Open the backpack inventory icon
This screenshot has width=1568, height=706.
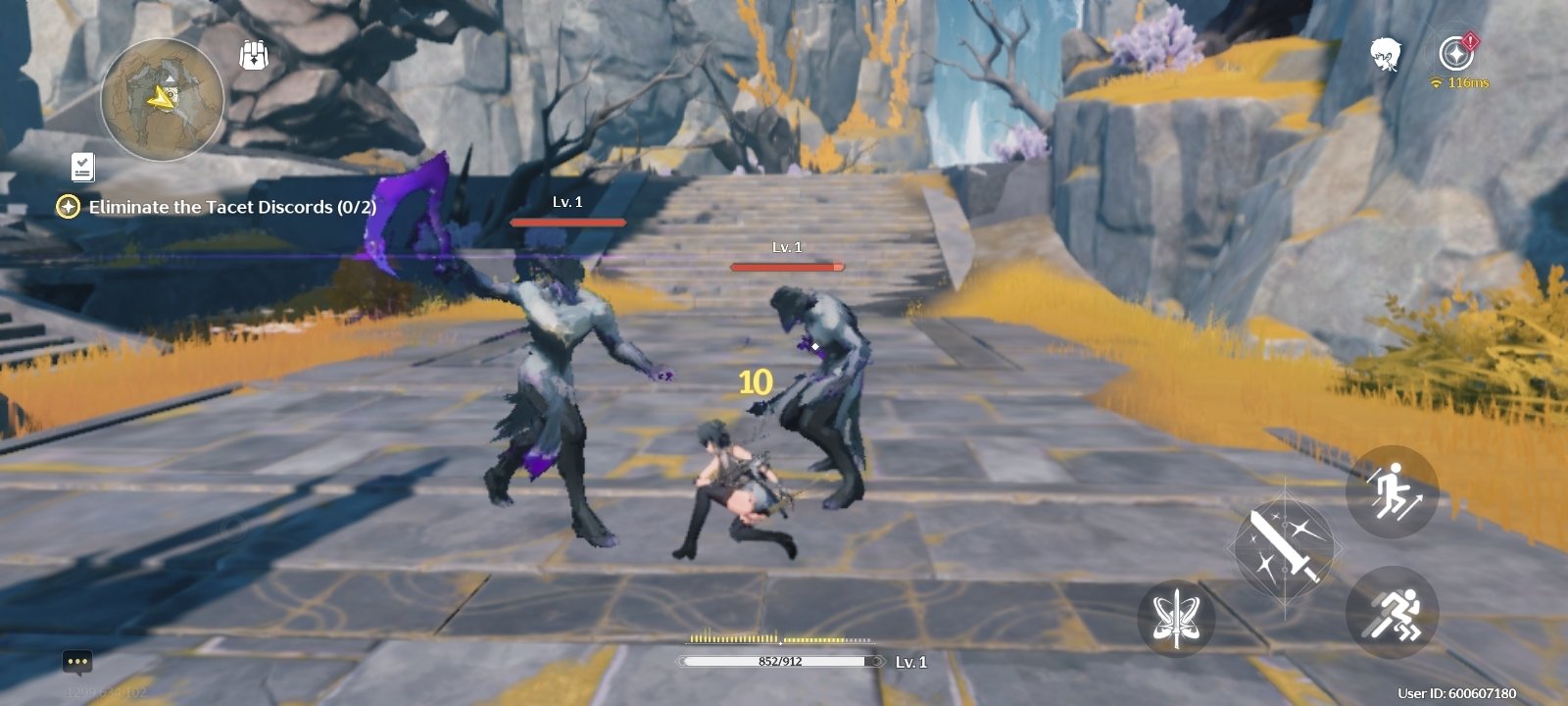tap(254, 55)
